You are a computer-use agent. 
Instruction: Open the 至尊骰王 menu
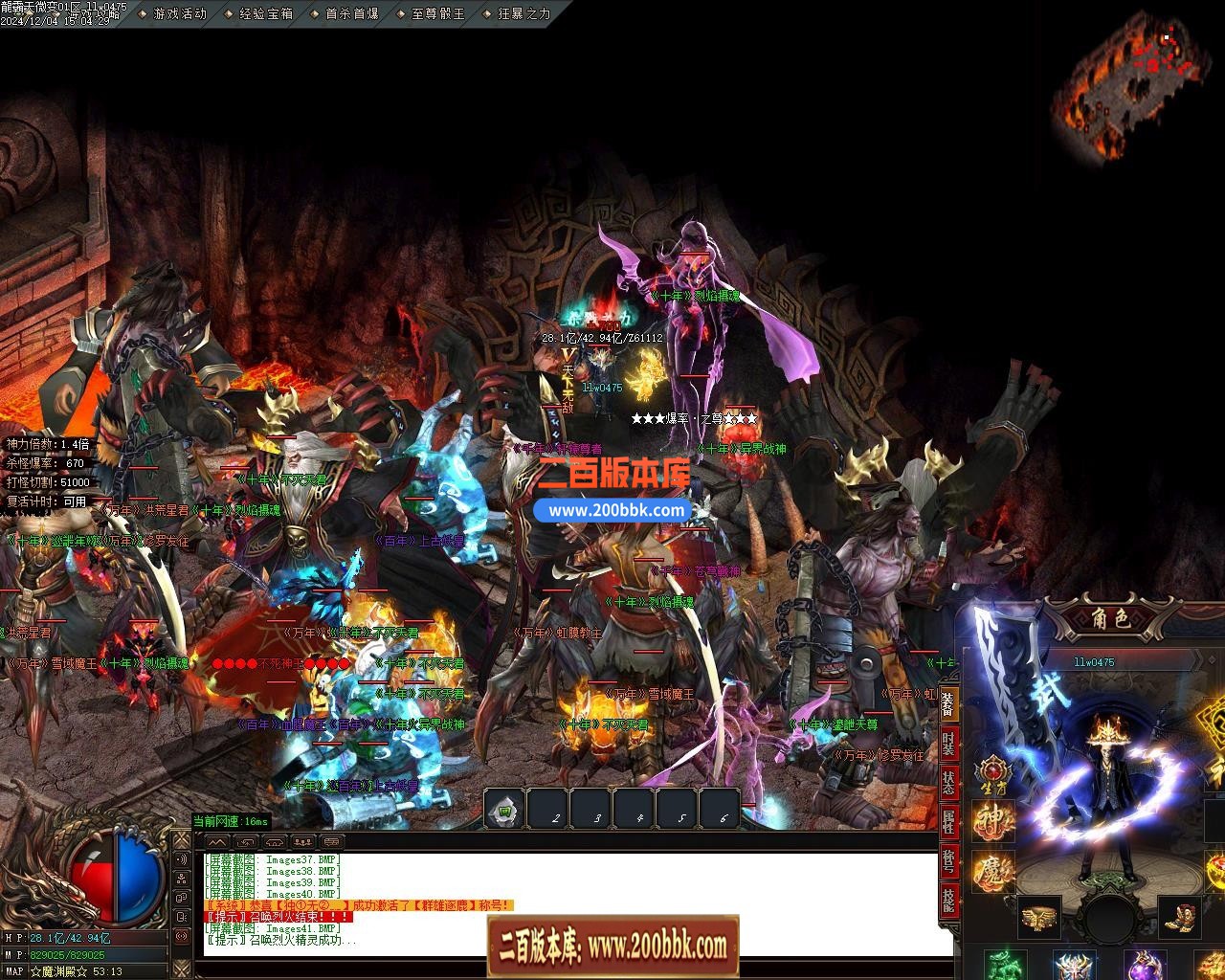437,13
